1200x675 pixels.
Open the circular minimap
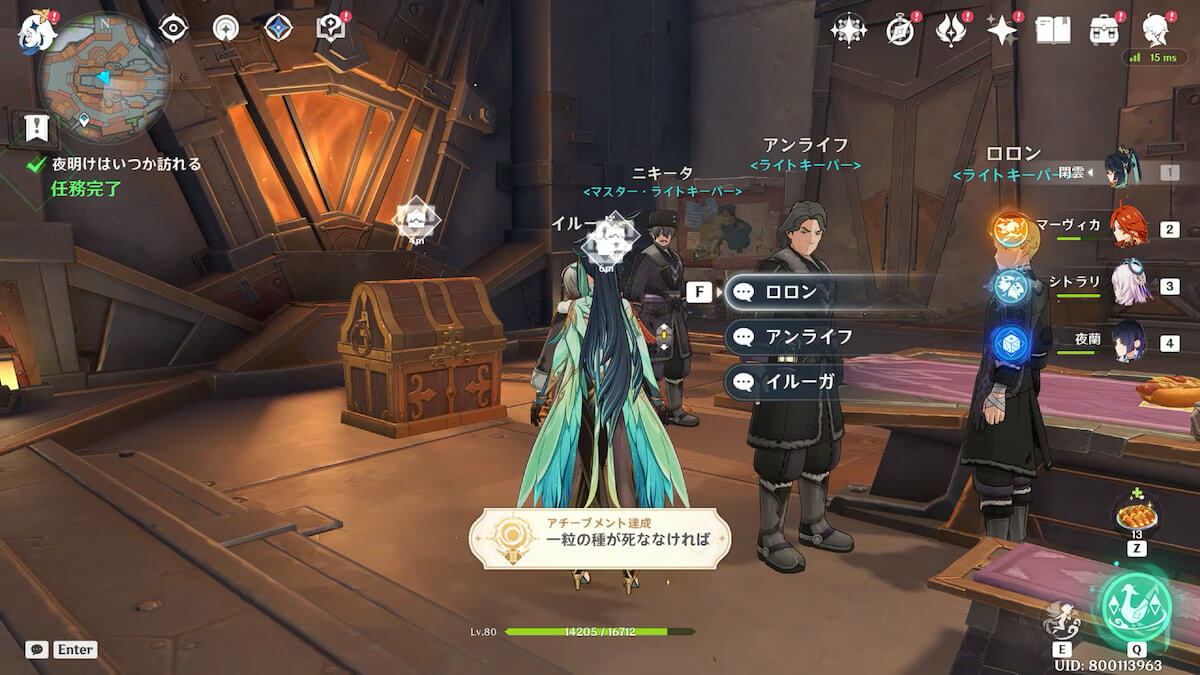pos(104,77)
